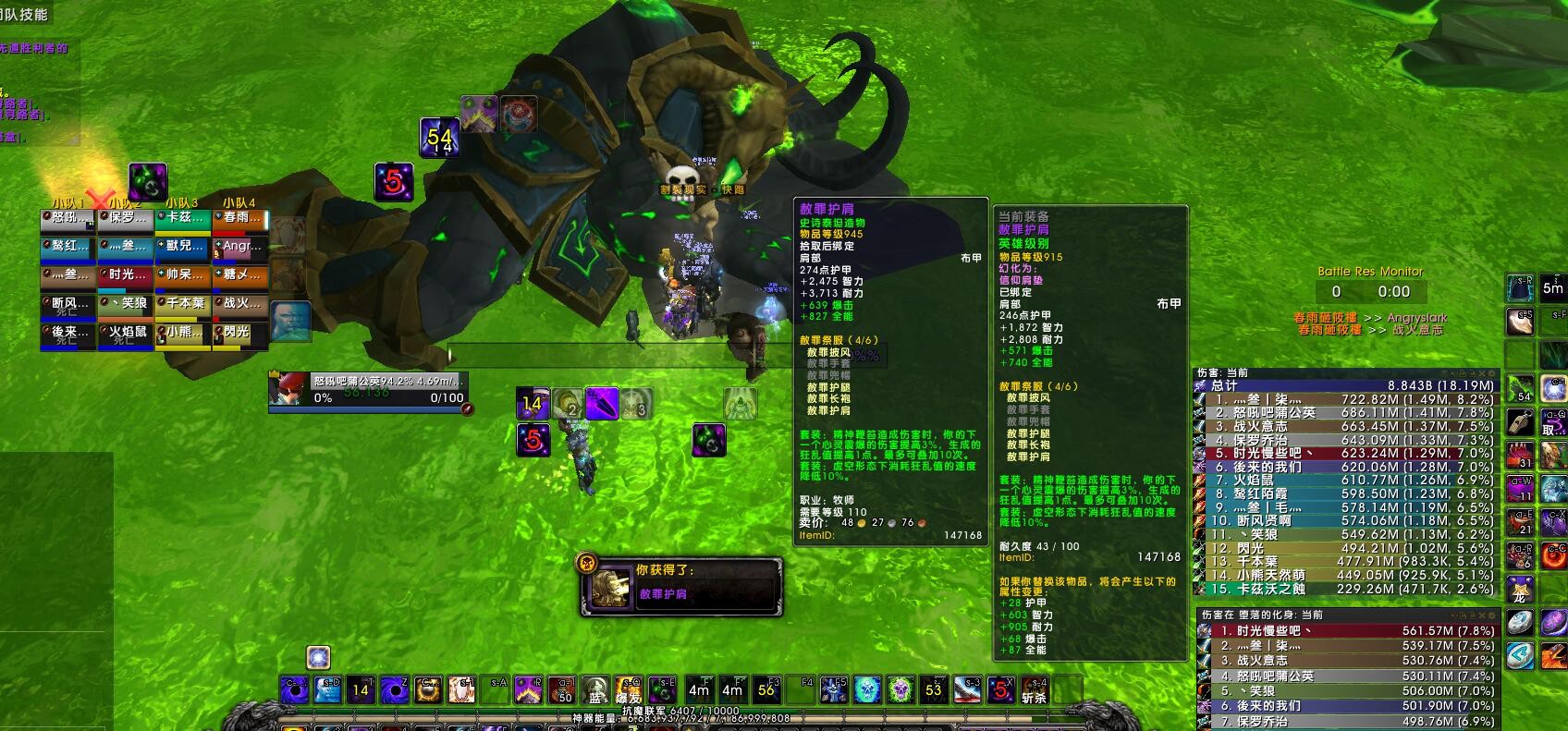Click 时光慢些吧 top row in lower damage window
Image resolution: width=1568 pixels, height=731 pixels.
point(1345,631)
